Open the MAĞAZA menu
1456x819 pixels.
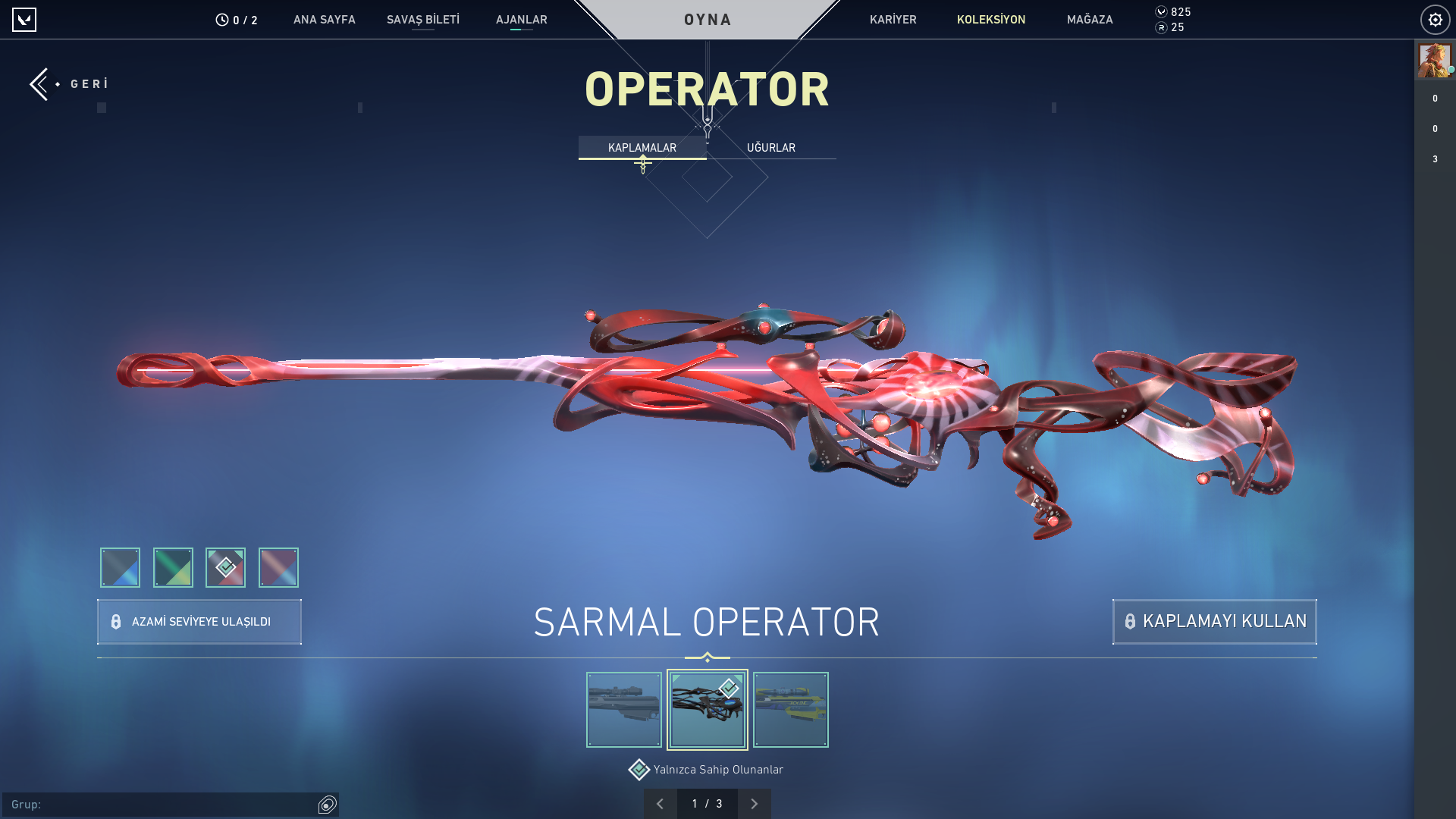pos(1090,20)
